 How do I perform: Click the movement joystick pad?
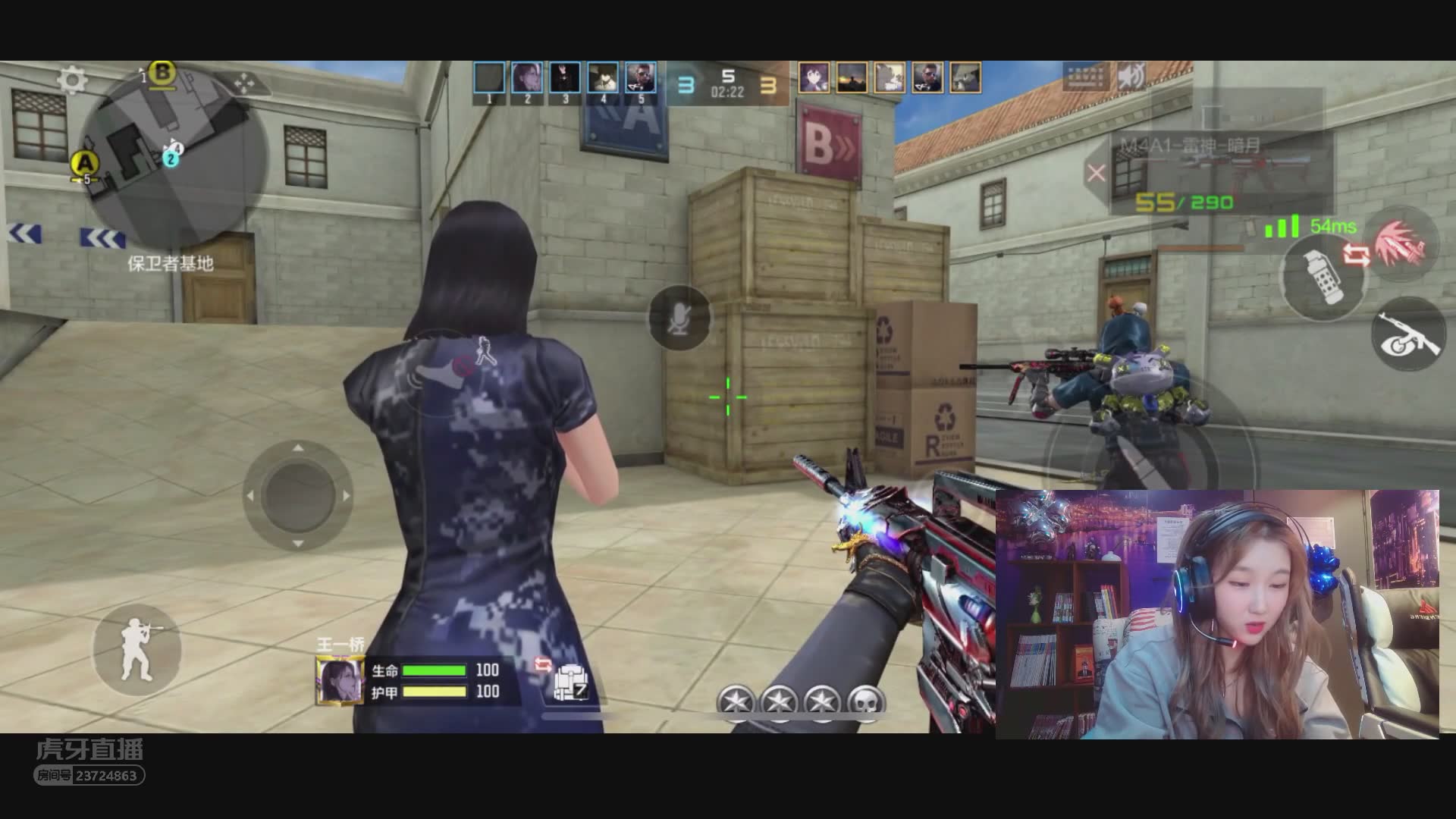[x=298, y=495]
